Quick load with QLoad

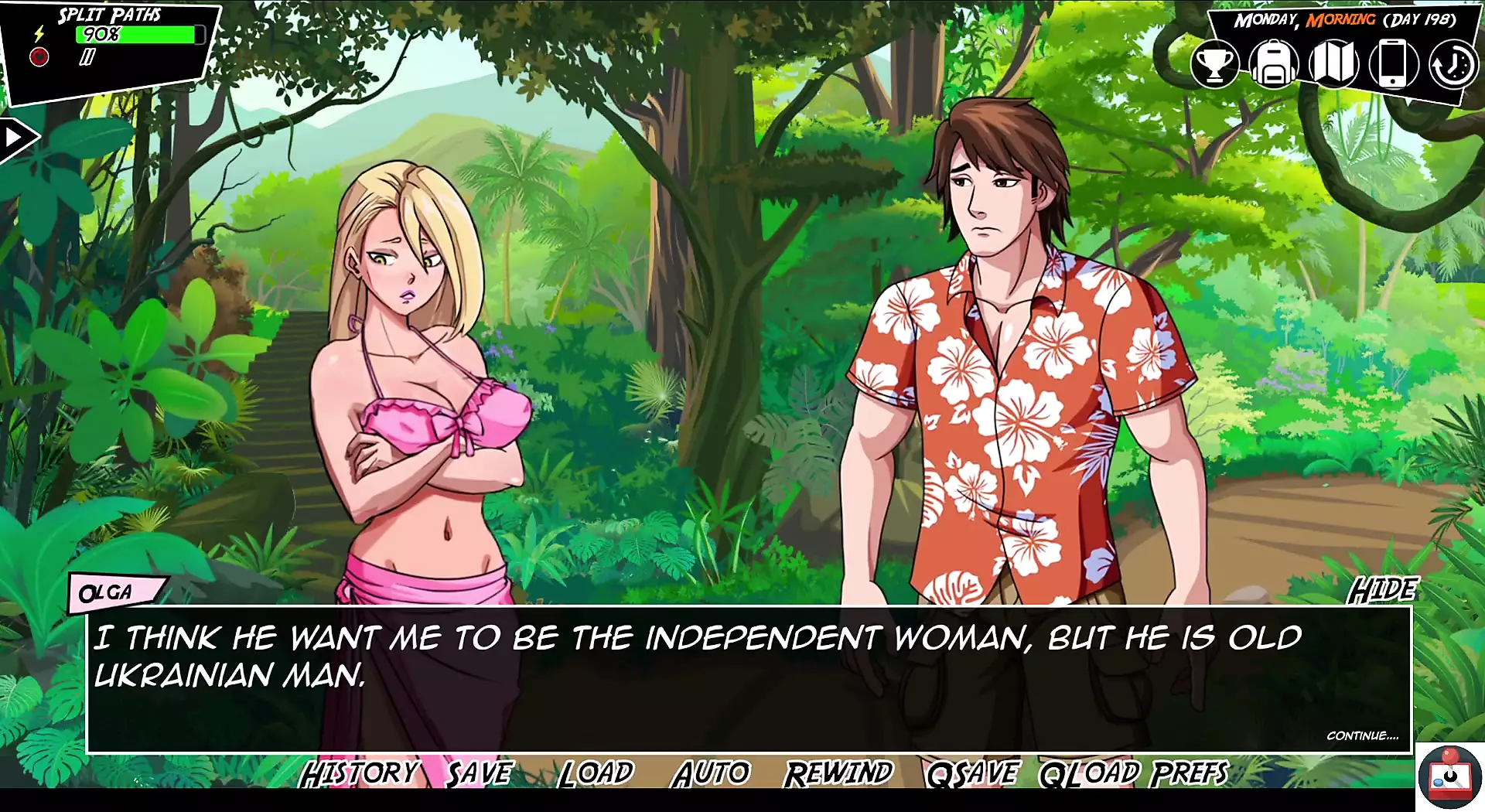click(1089, 773)
